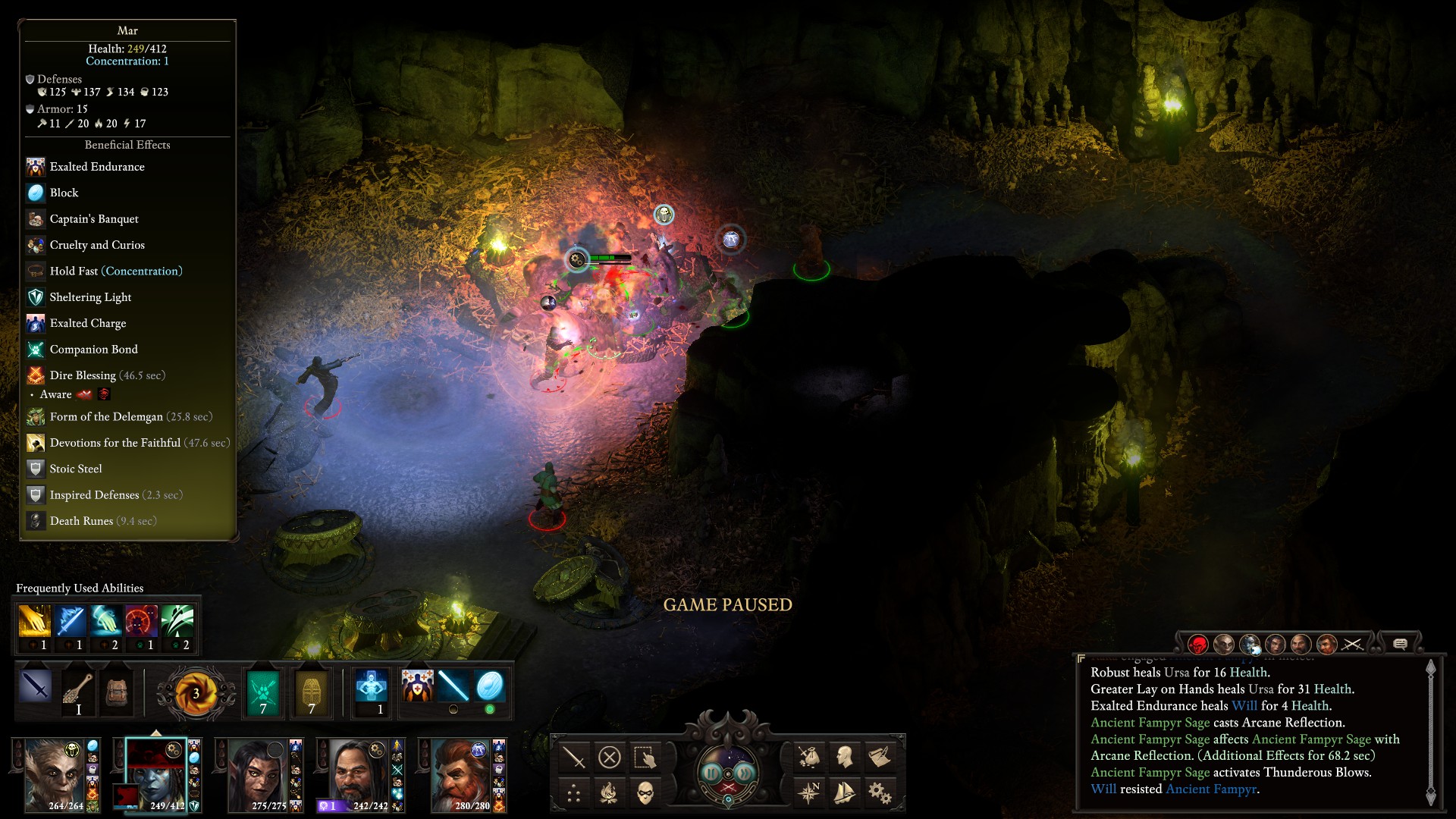Screen dimensions: 1456x819
Task: Switch to the dialogue log speech bubble
Action: click(1400, 645)
